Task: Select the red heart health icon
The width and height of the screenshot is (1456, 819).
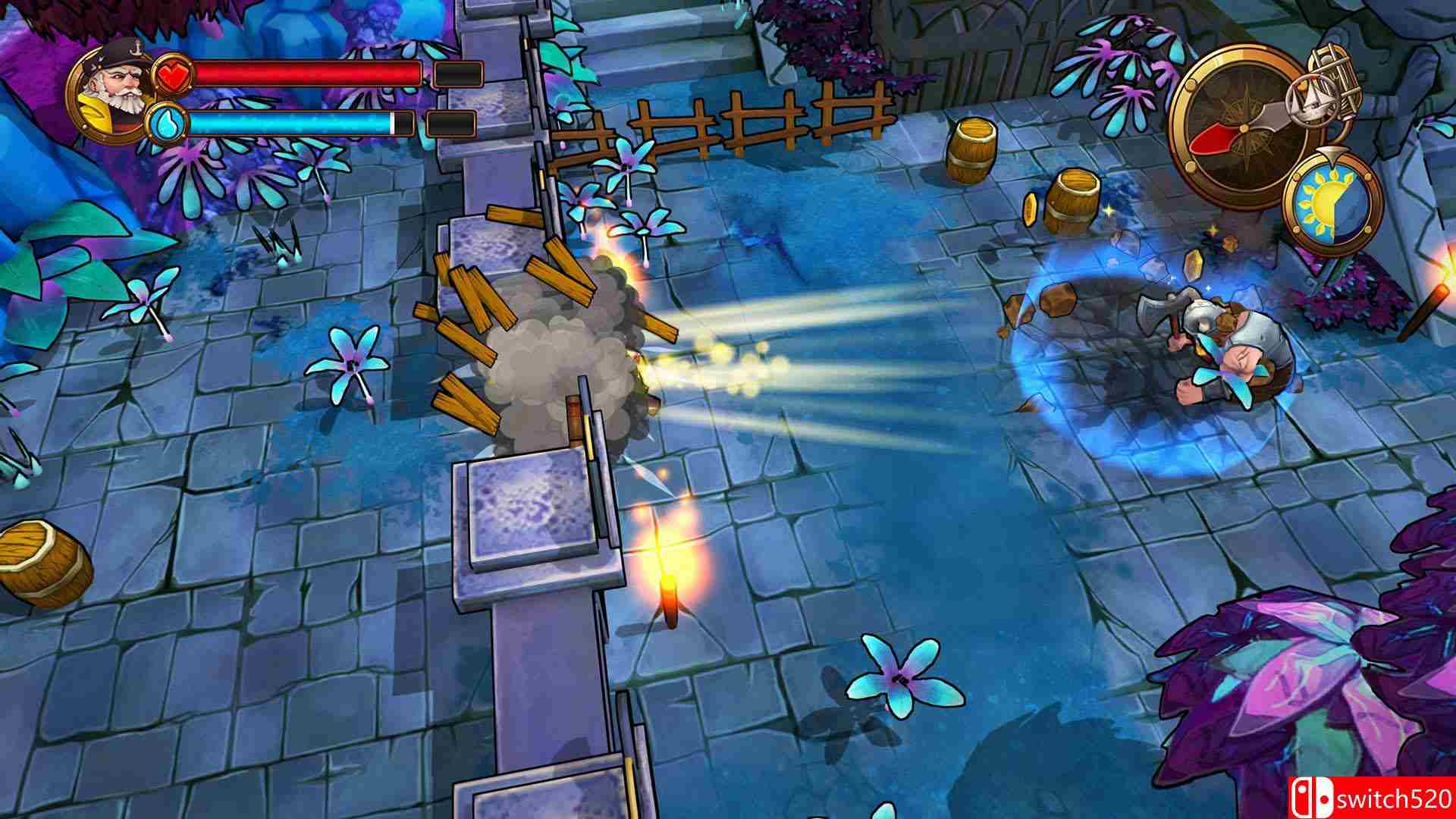Action: coord(172,75)
